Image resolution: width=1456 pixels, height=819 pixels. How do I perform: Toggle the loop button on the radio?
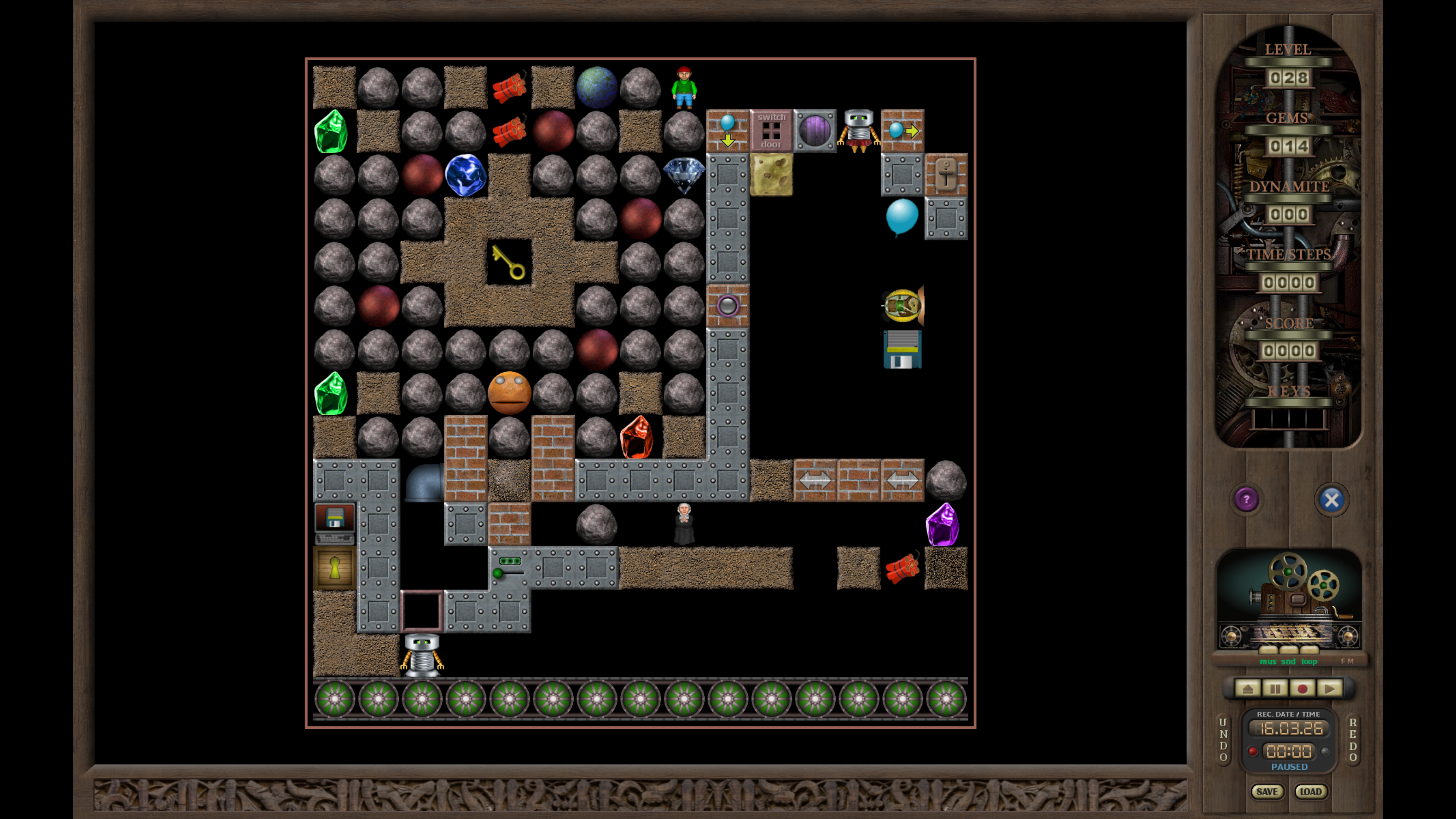click(x=1309, y=661)
